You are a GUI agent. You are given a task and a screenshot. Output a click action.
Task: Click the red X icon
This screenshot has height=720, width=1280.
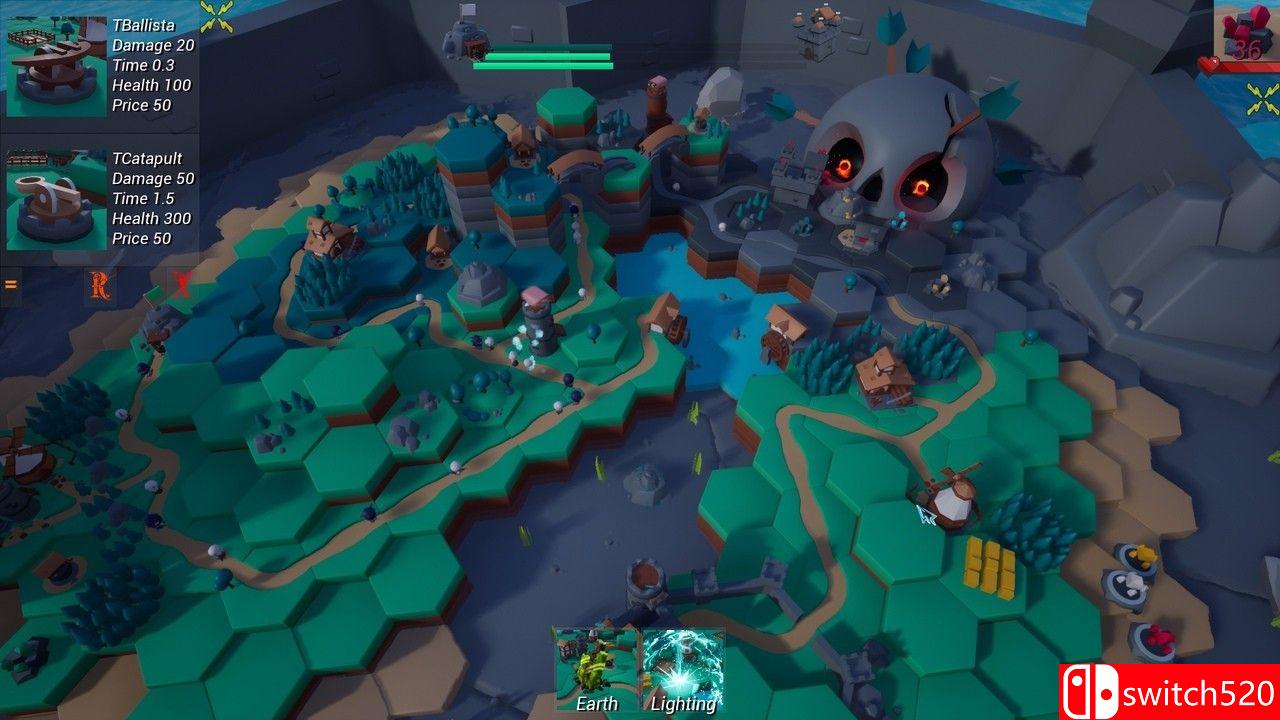click(181, 284)
